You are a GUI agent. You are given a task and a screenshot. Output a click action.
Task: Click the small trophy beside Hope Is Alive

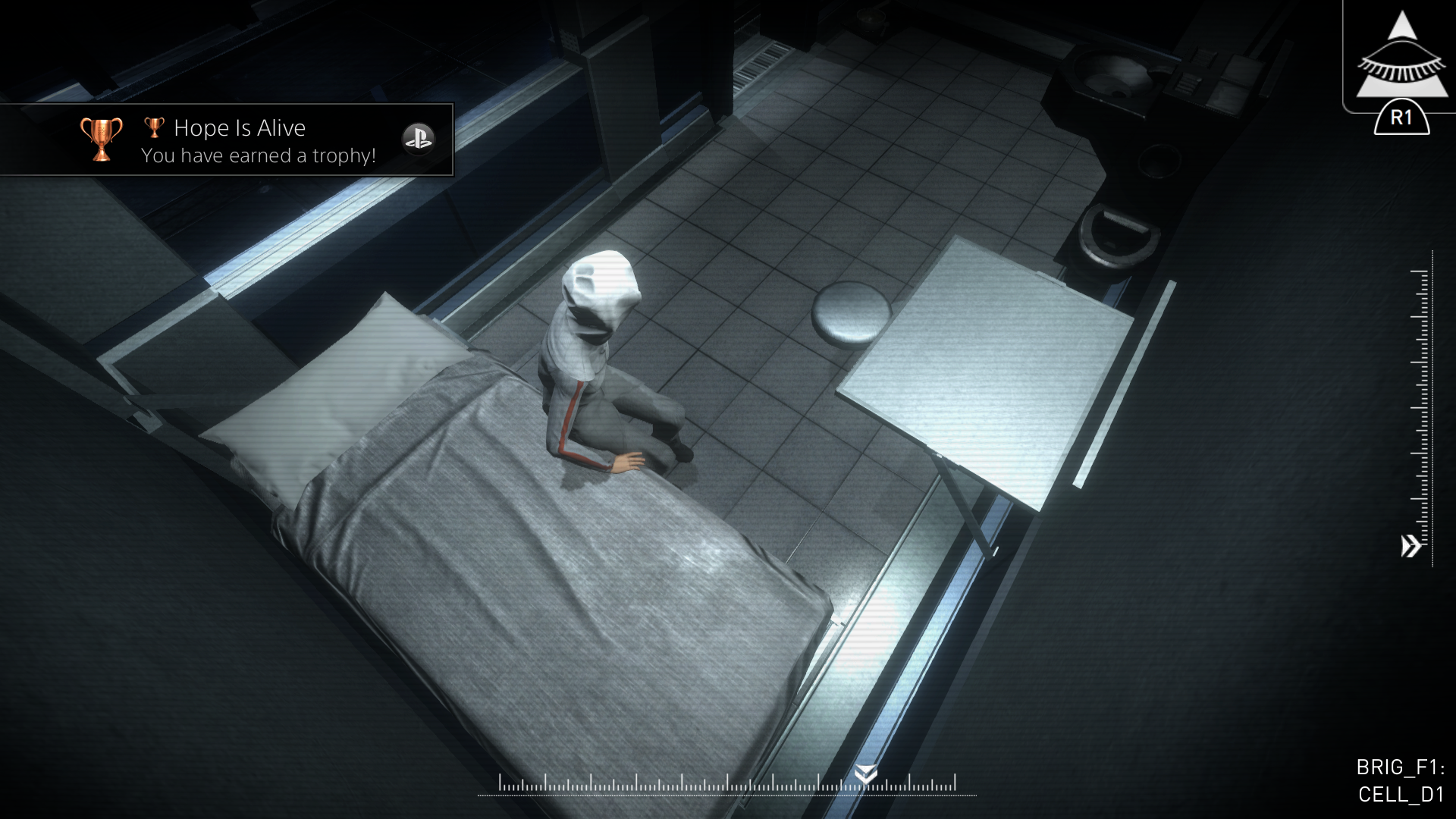coord(155,127)
